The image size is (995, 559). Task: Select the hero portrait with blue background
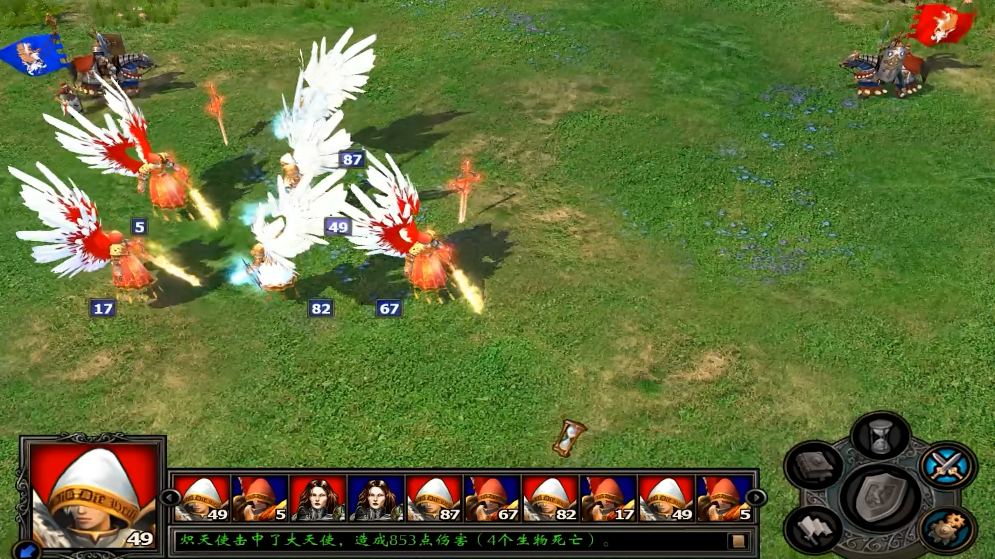click(376, 498)
